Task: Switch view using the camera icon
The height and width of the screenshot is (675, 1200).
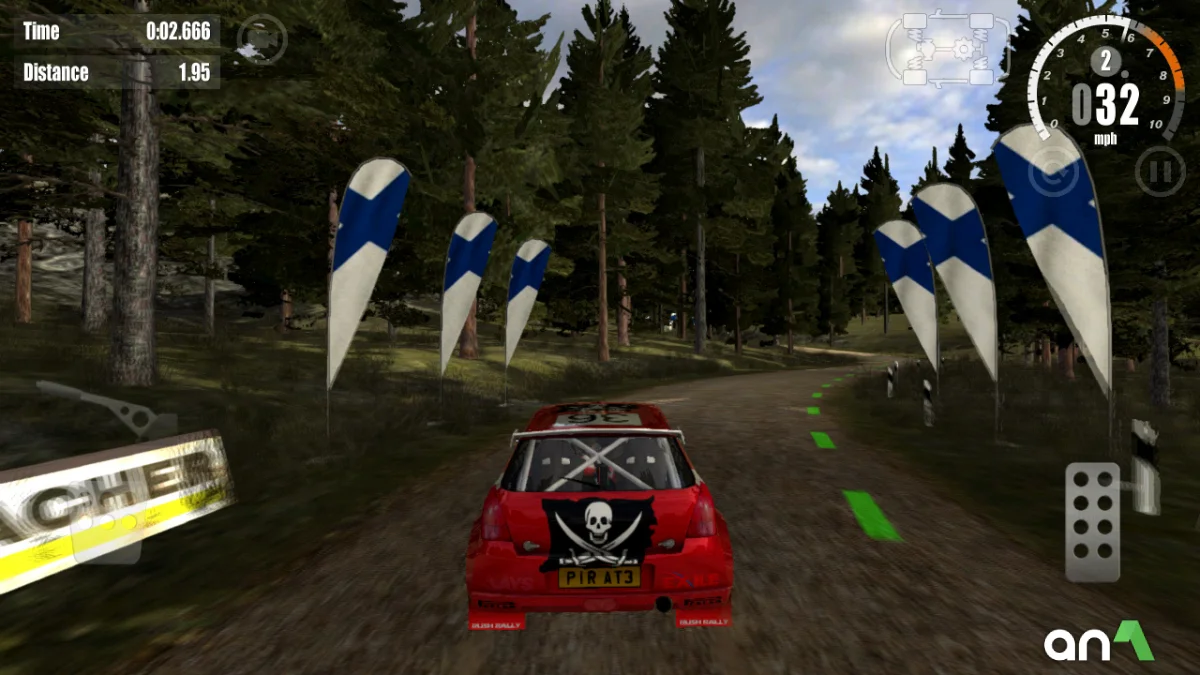Action: (262, 41)
